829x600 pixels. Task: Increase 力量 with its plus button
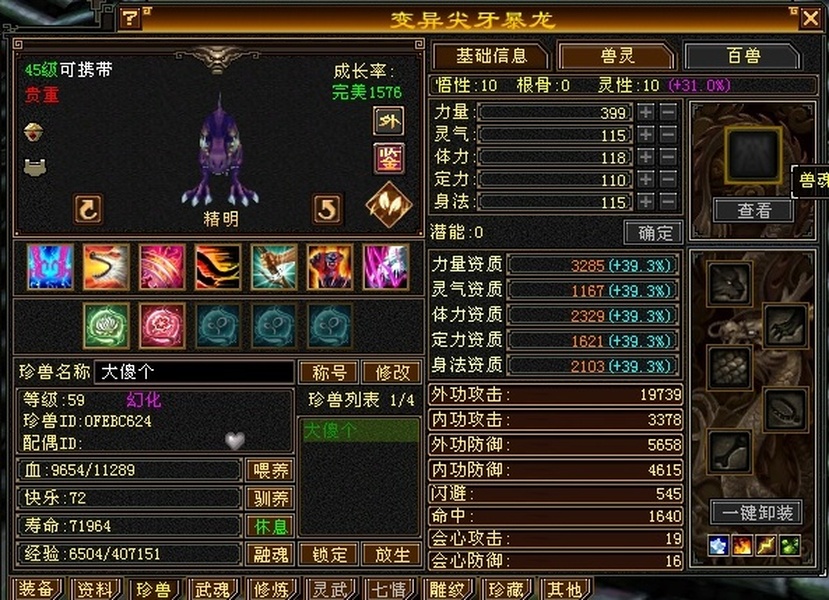pyautogui.click(x=647, y=112)
